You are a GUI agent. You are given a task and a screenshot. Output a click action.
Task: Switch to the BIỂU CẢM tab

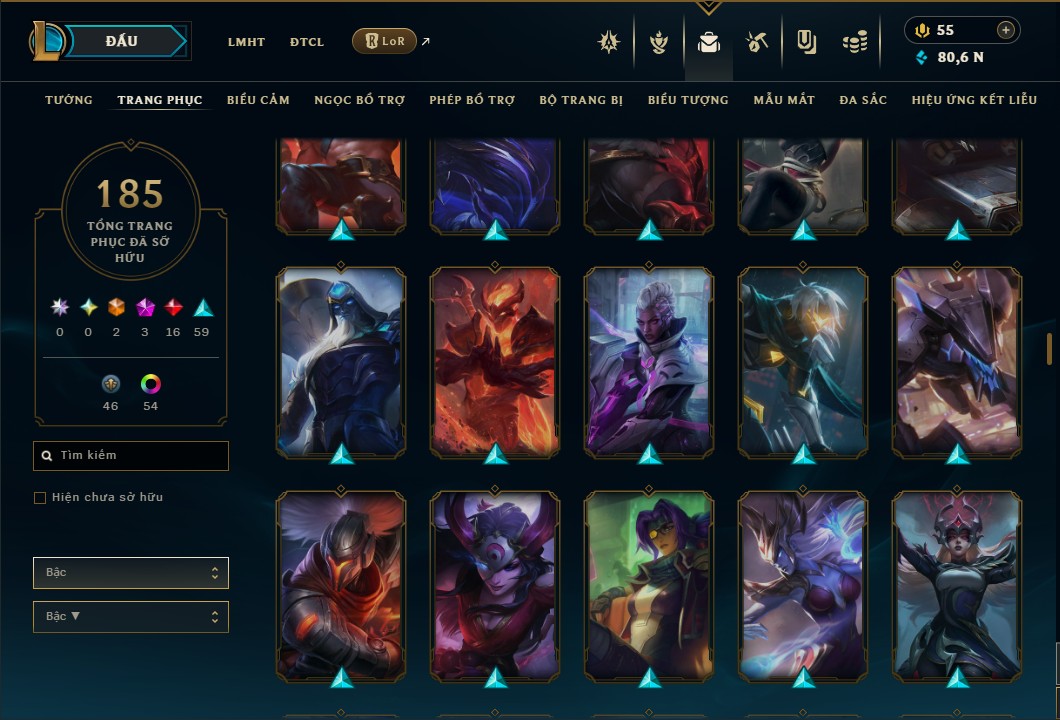pyautogui.click(x=258, y=100)
